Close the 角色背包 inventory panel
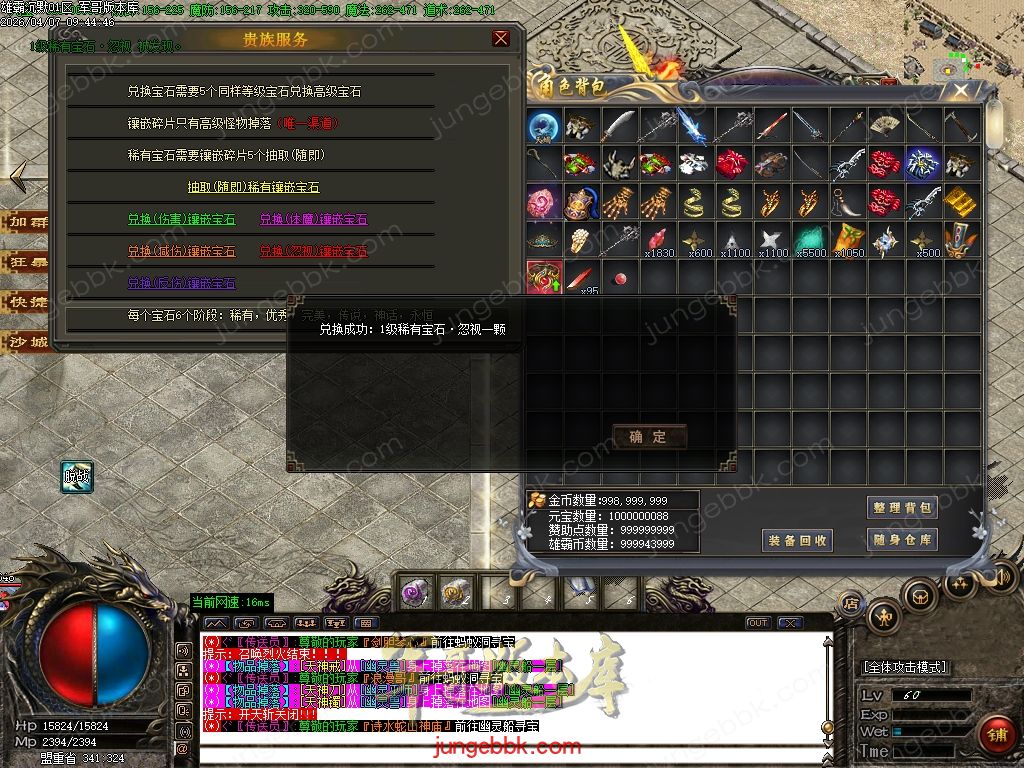This screenshot has width=1024, height=768. (961, 91)
